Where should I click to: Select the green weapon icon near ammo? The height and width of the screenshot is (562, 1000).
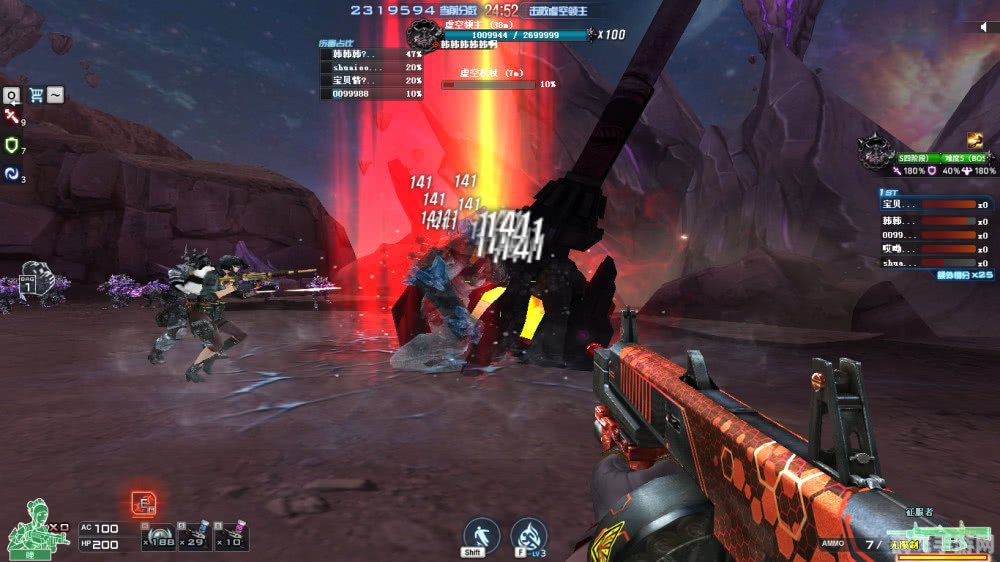[x=940, y=528]
